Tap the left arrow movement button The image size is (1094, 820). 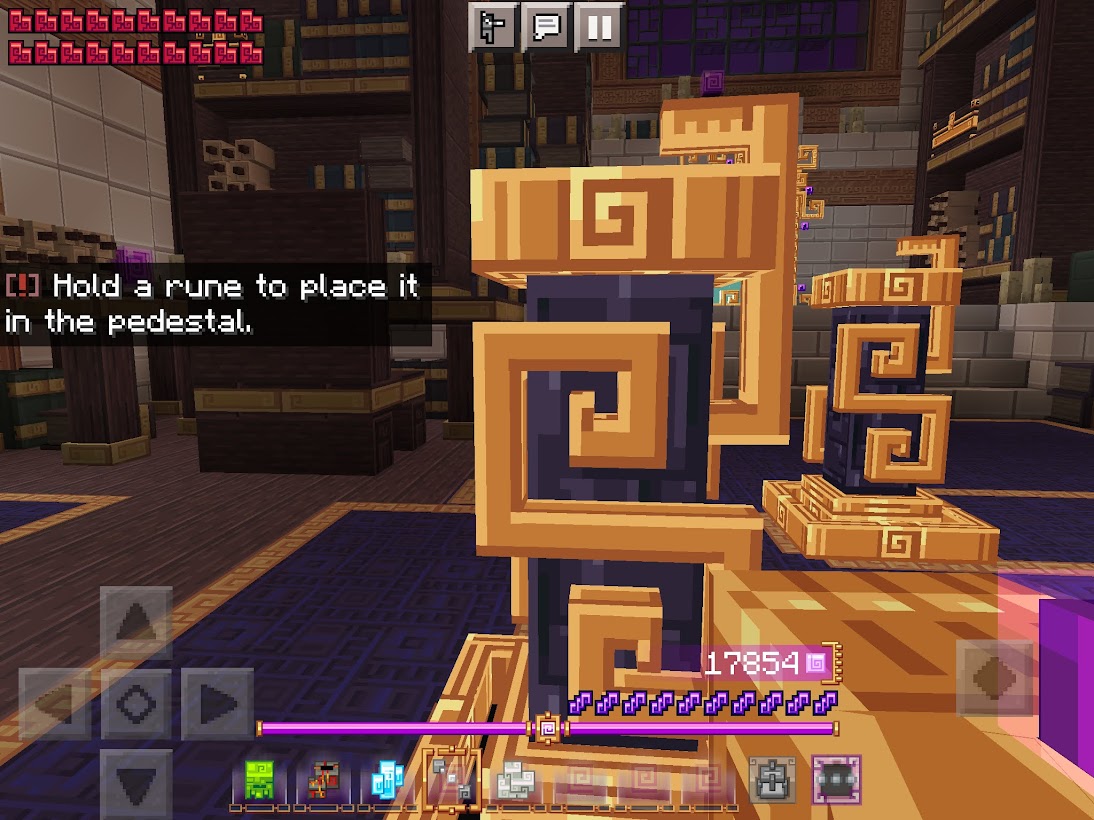55,704
